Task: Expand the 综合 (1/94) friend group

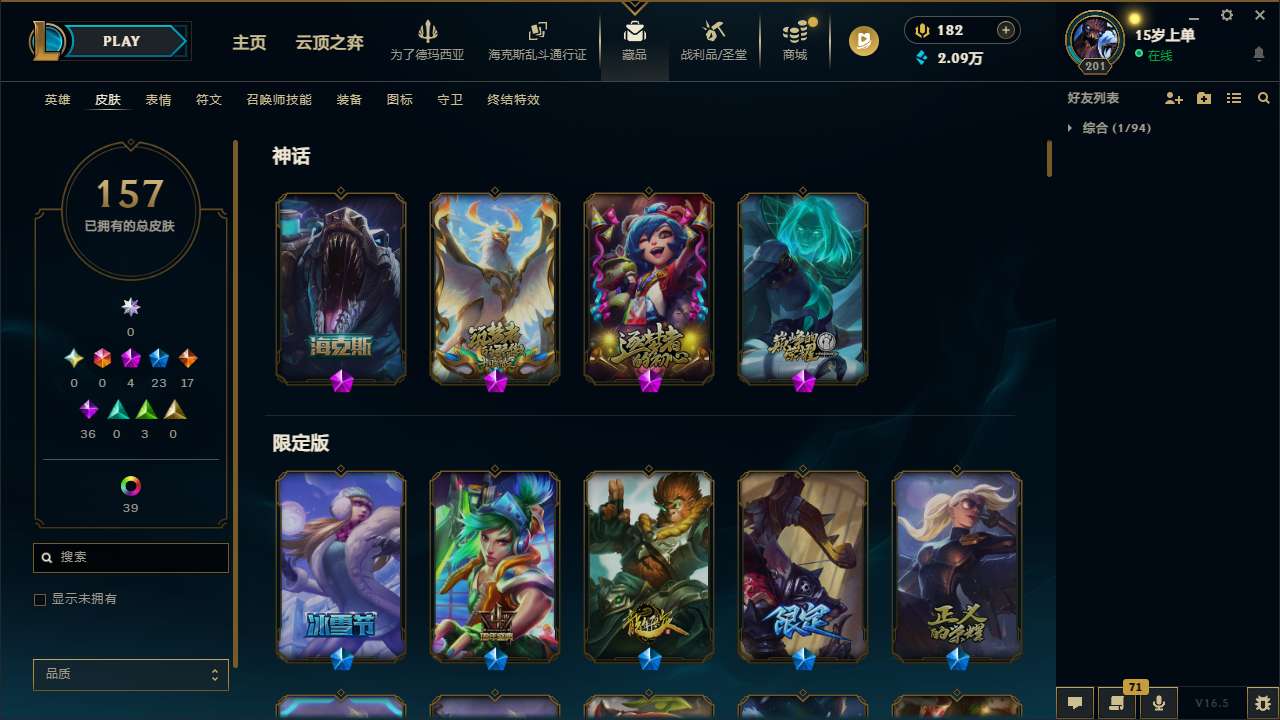Action: [1073, 128]
